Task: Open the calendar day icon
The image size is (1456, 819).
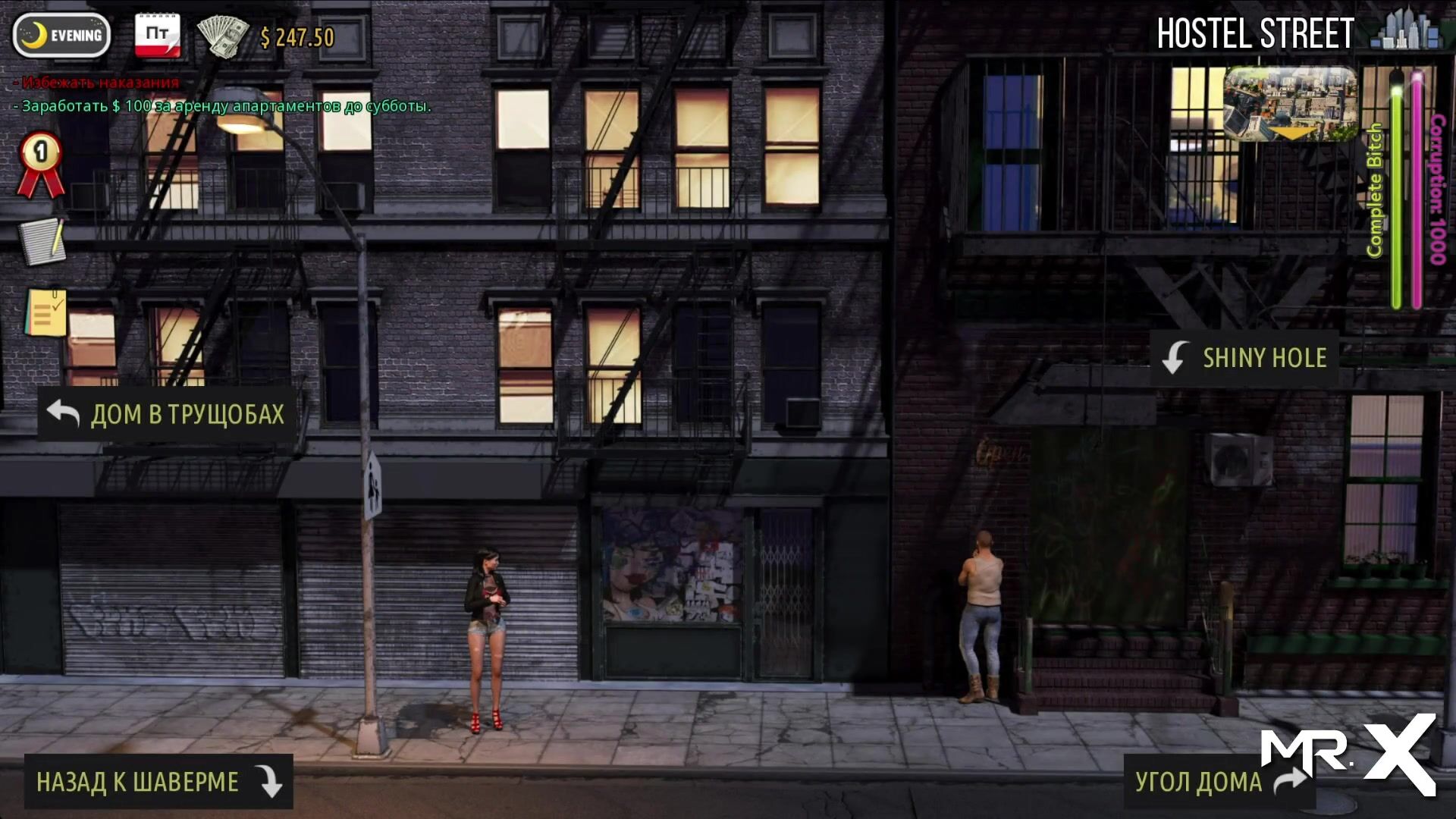Action: point(158,35)
